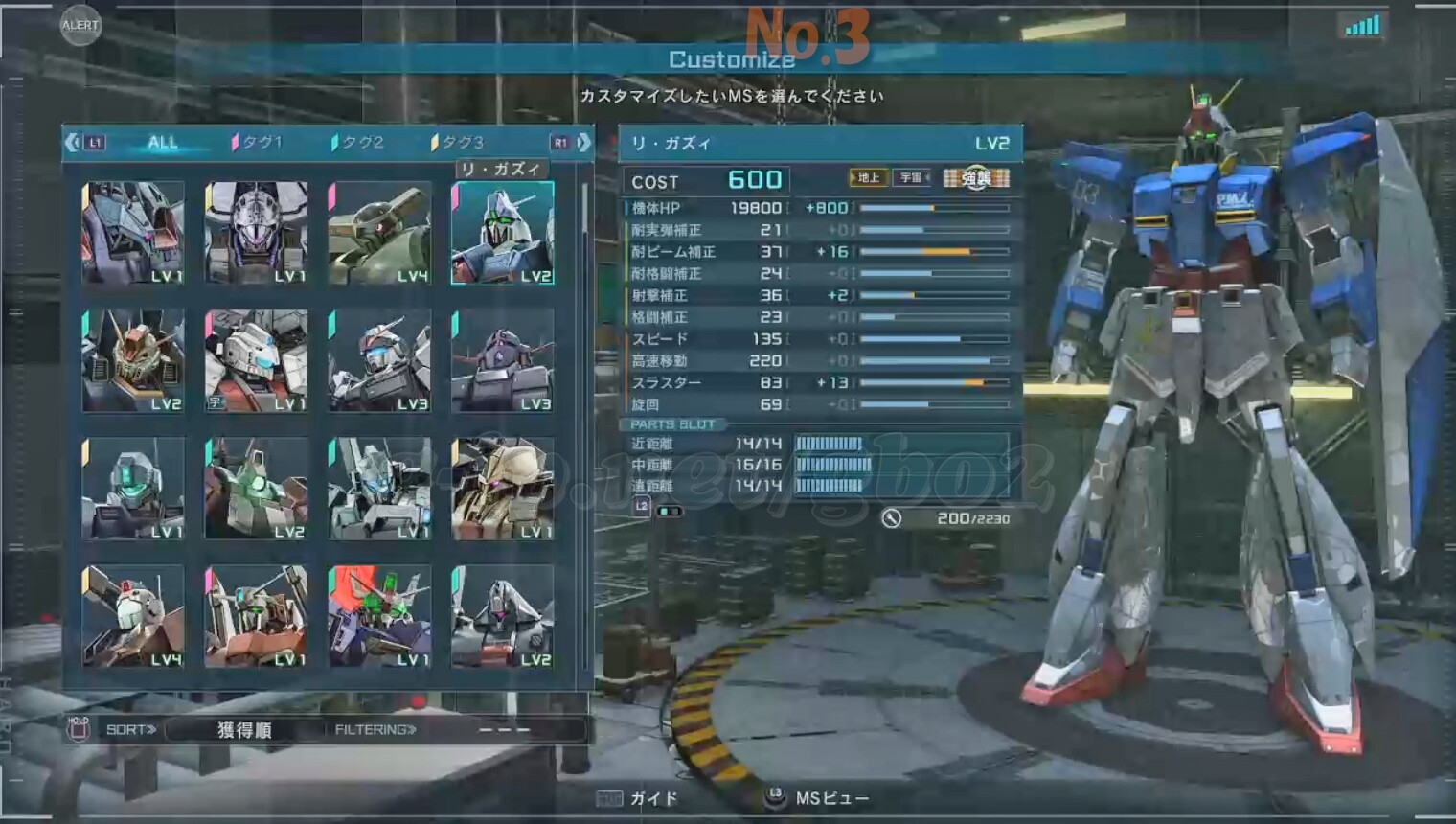Choose the thumbnail marked with 宇 badge
This screenshot has width=1456, height=824.
(256, 361)
